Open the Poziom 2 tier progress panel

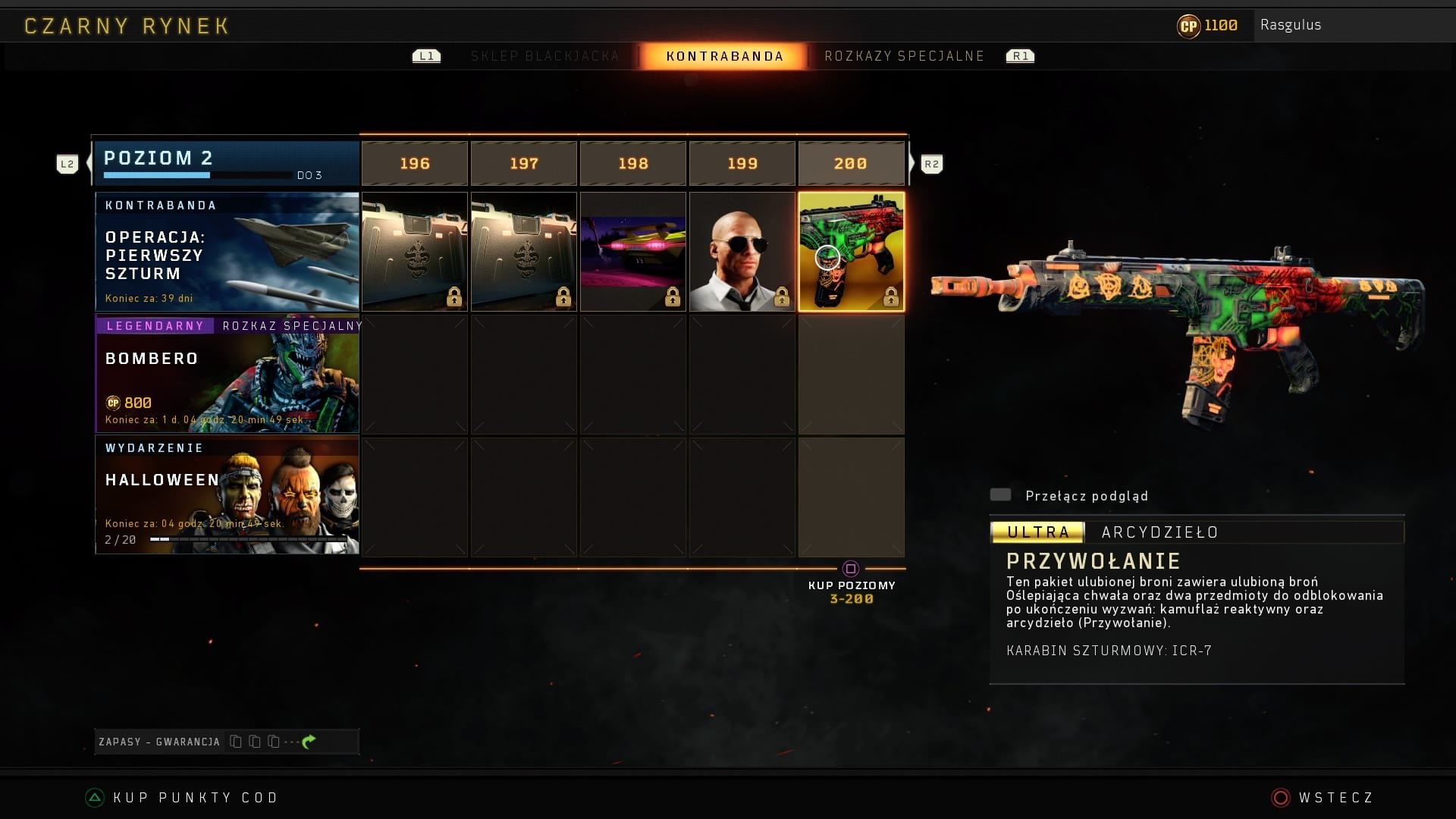[226, 164]
